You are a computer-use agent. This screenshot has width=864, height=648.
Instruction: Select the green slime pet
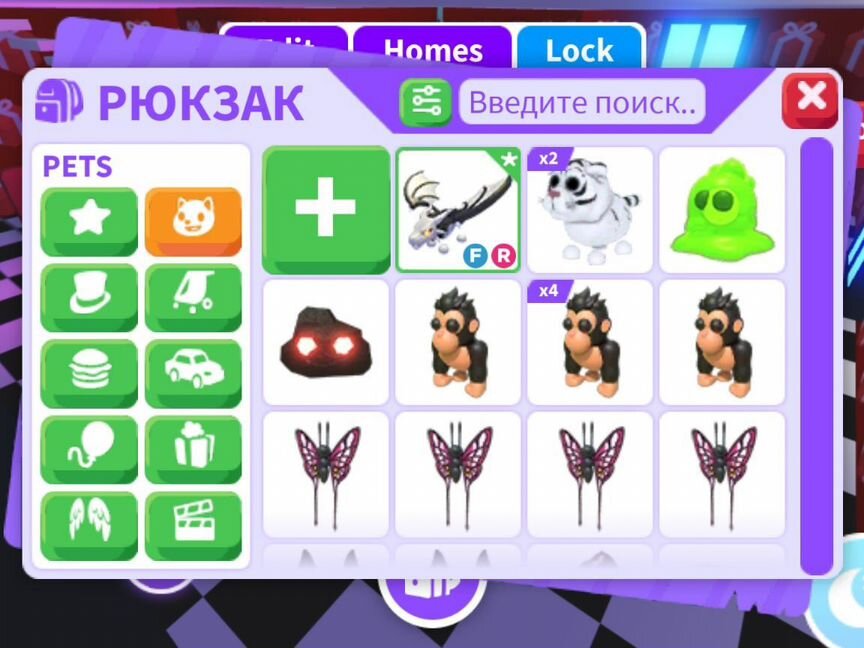pos(722,210)
